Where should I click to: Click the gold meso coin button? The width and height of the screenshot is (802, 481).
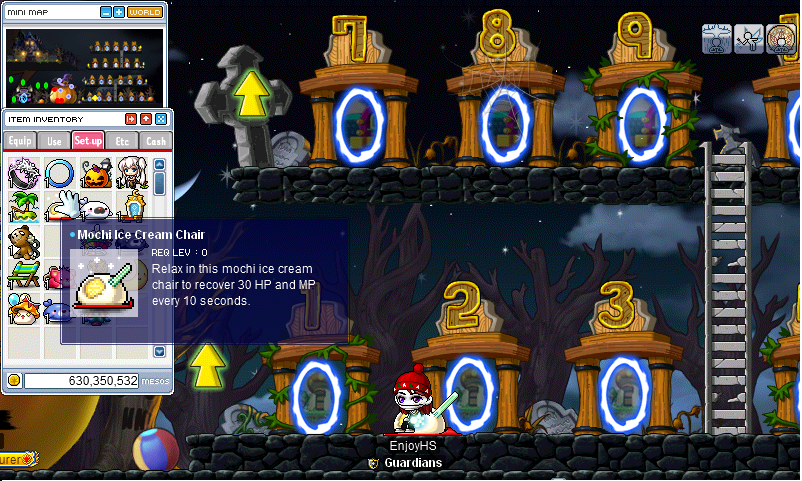[x=14, y=380]
